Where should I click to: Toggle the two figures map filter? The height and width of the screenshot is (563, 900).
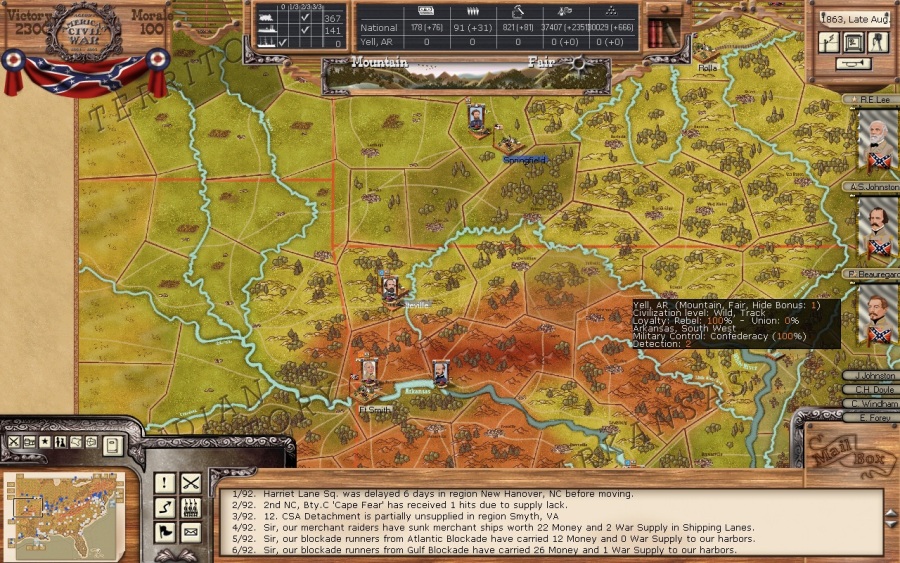pyautogui.click(x=60, y=442)
